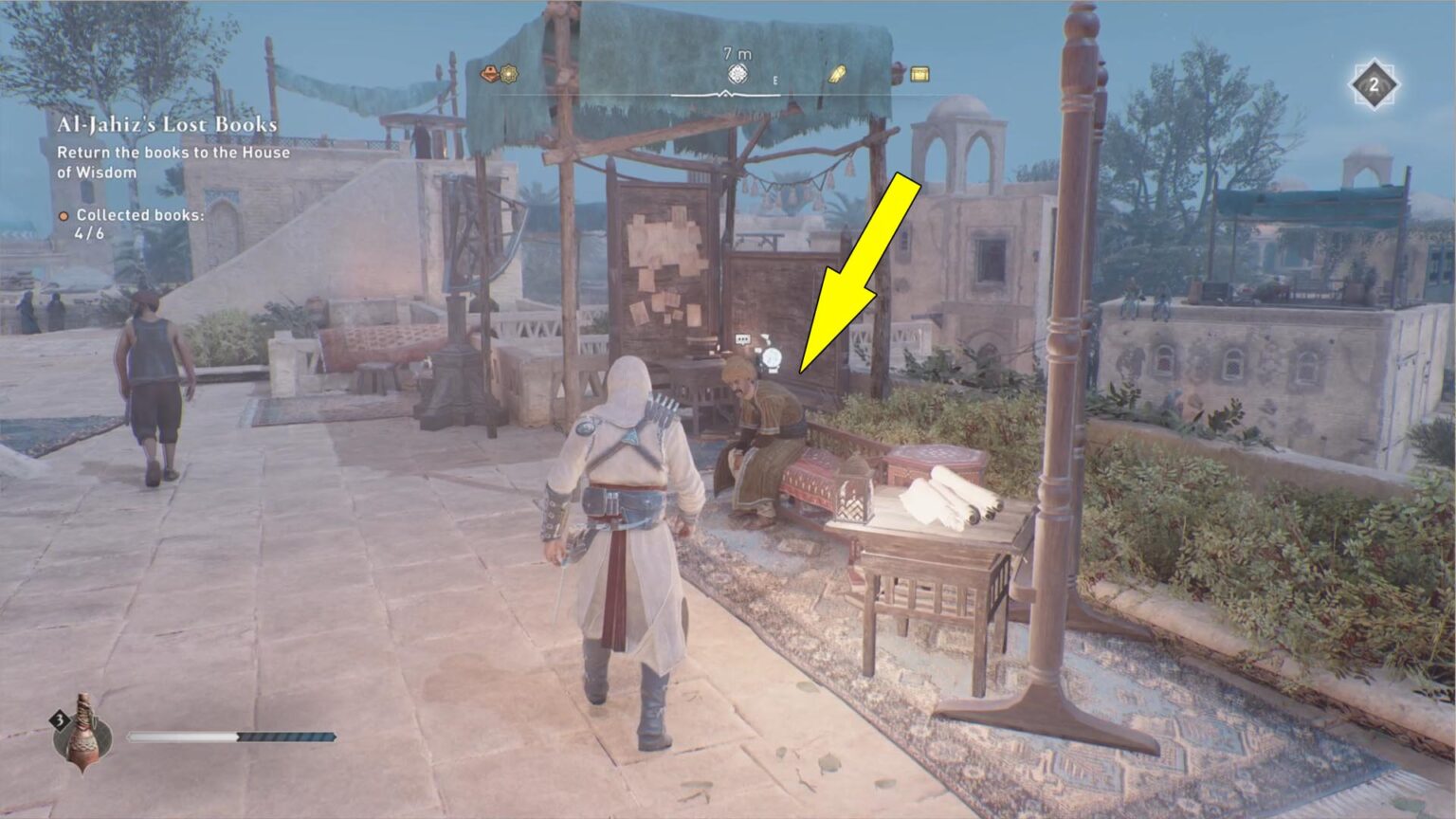
Task: Select the gold starburst viewpoint icon on the compass
Action: click(508, 74)
